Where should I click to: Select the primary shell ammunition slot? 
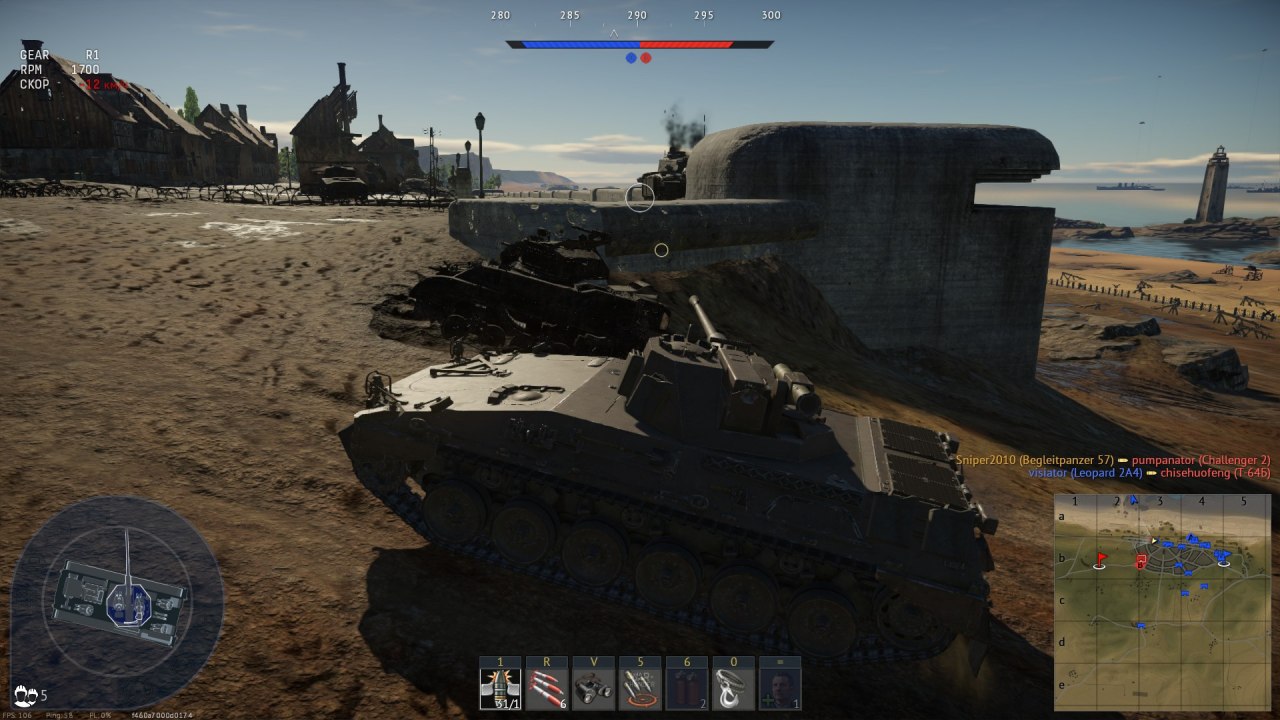pyautogui.click(x=500, y=689)
